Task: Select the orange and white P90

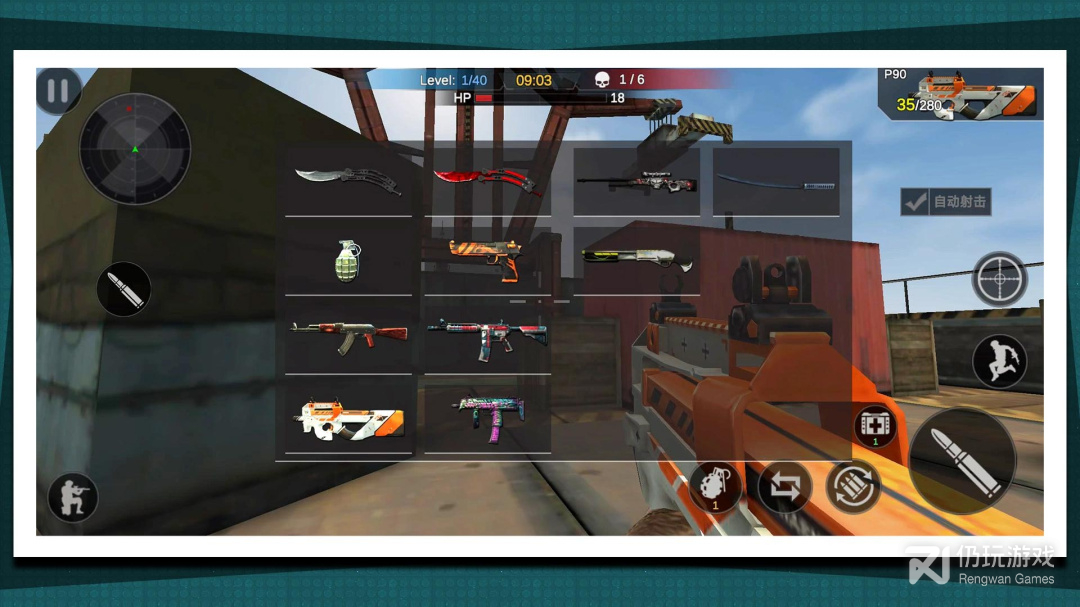Action: (x=347, y=417)
